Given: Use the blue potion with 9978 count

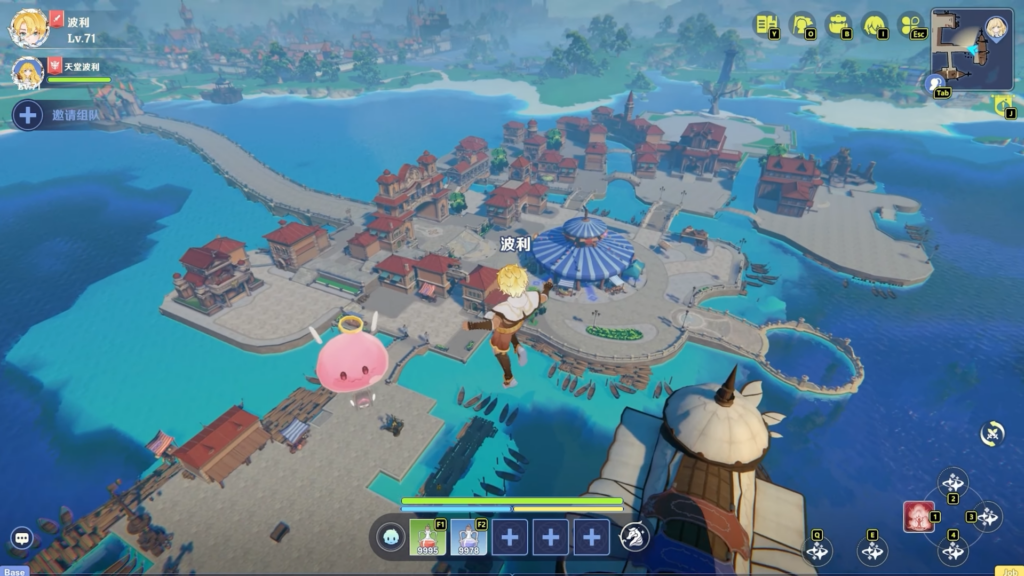Looking at the screenshot, I should click(468, 537).
